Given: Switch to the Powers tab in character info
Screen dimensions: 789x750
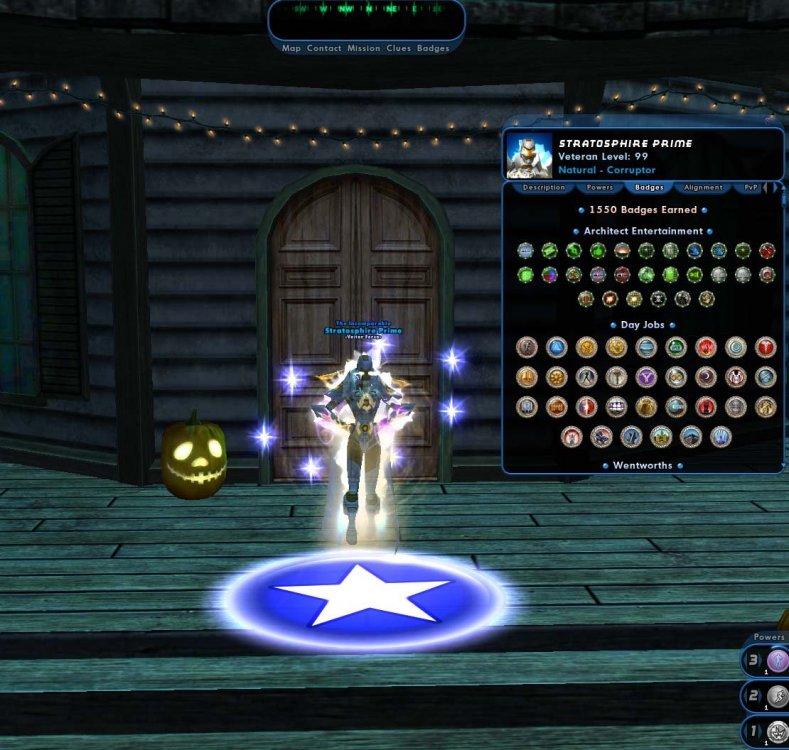Looking at the screenshot, I should [x=600, y=187].
